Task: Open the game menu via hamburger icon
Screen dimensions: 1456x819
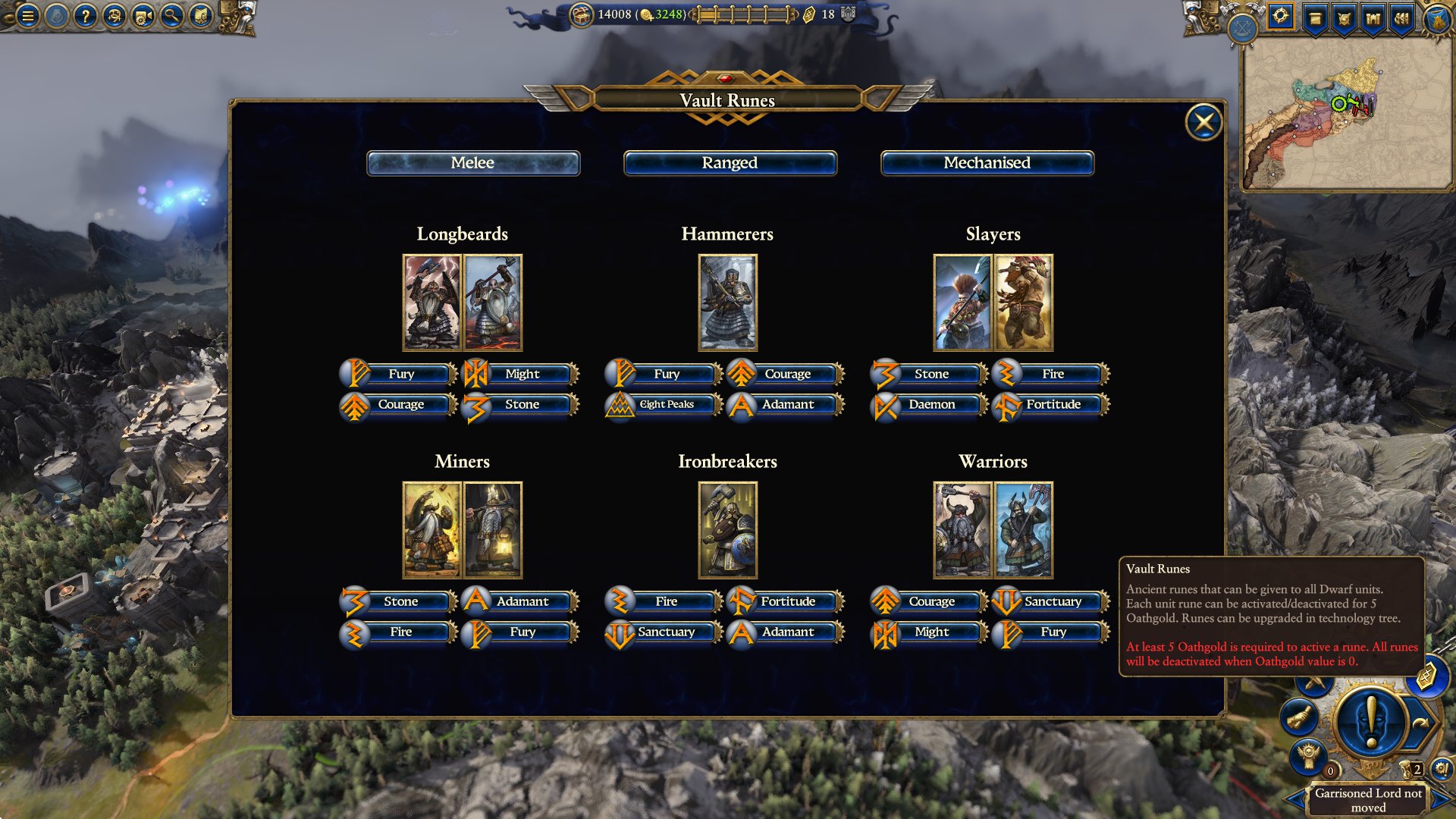Action: [x=28, y=17]
